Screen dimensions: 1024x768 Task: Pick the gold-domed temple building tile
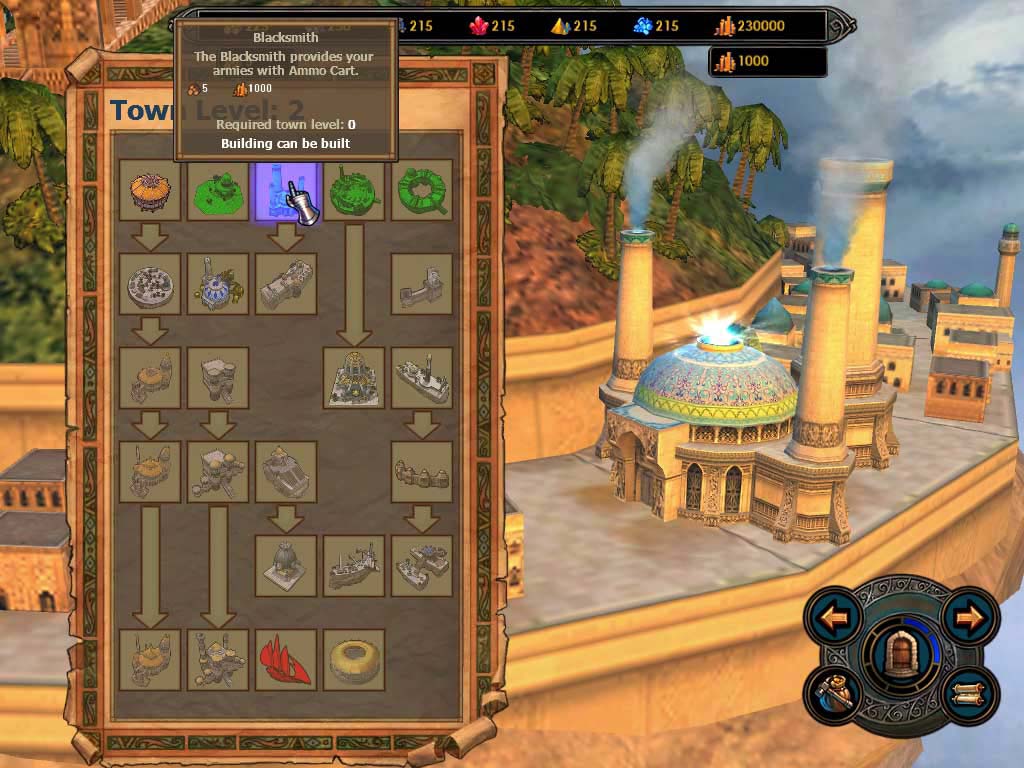pos(353,378)
